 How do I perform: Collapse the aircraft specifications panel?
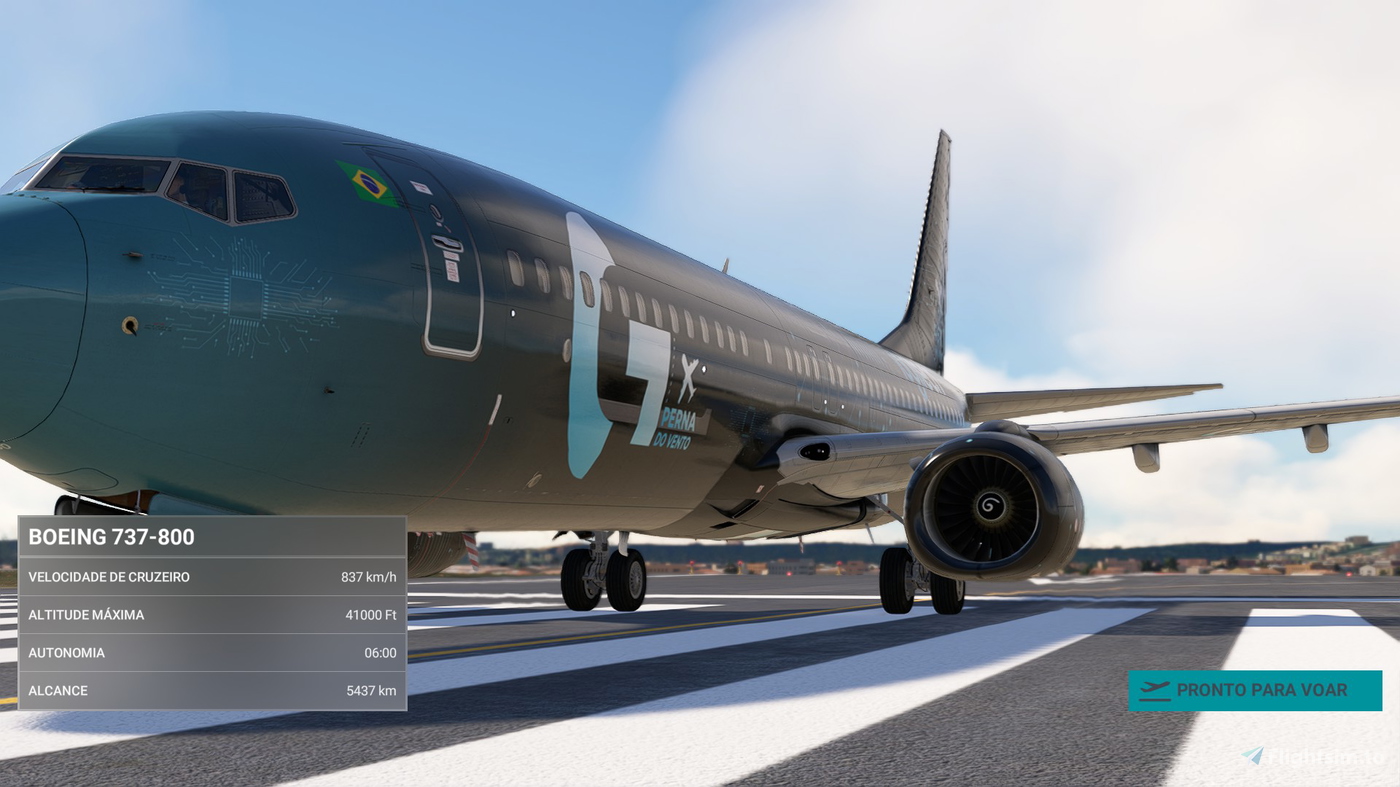(210, 536)
